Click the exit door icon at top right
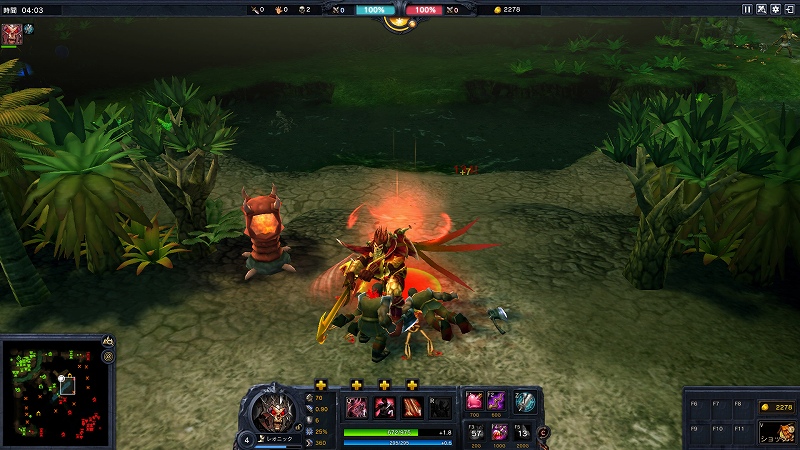This screenshot has width=800, height=450. 789,9
